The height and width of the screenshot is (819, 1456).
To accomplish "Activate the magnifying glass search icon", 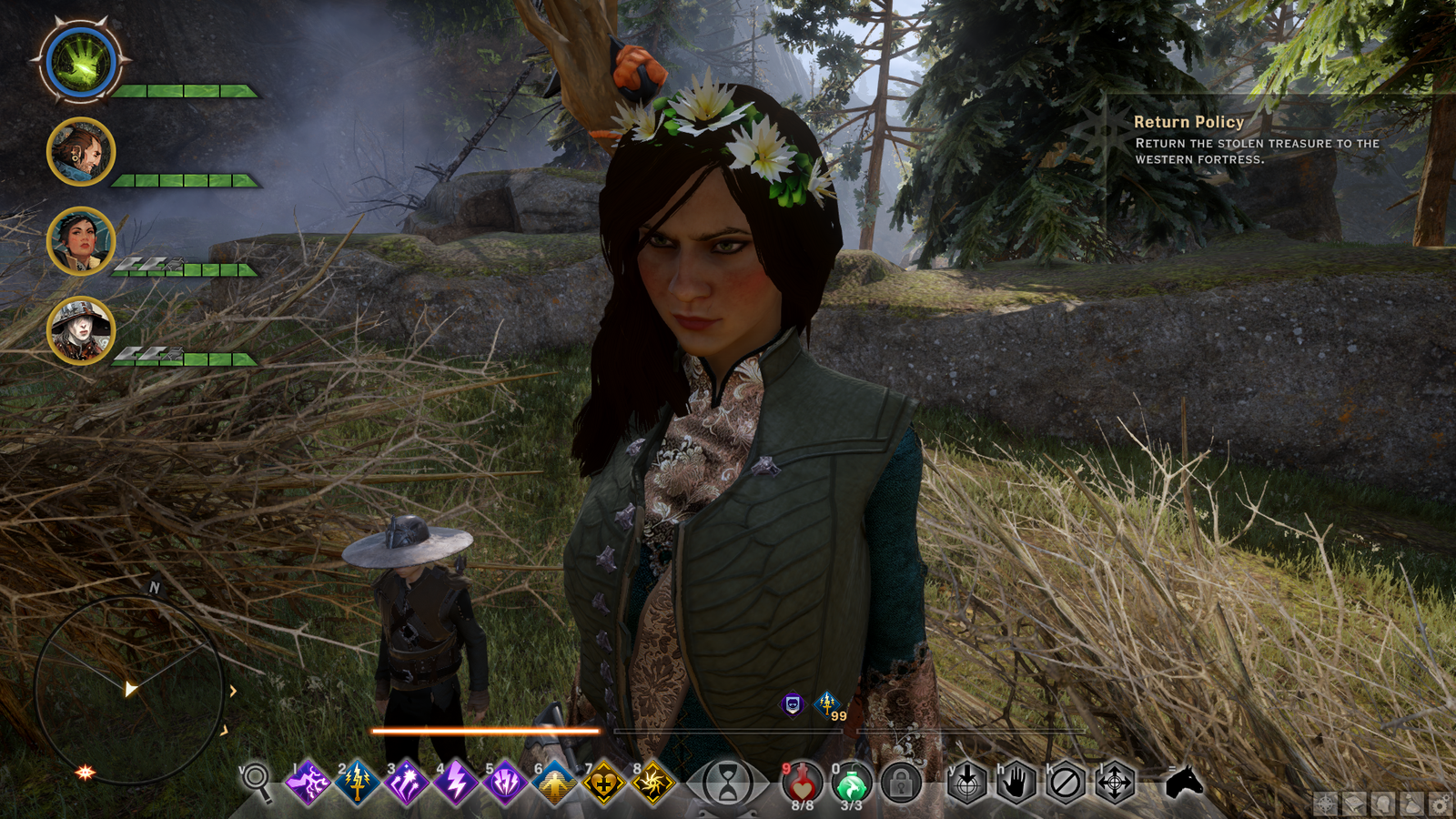I will [x=257, y=781].
